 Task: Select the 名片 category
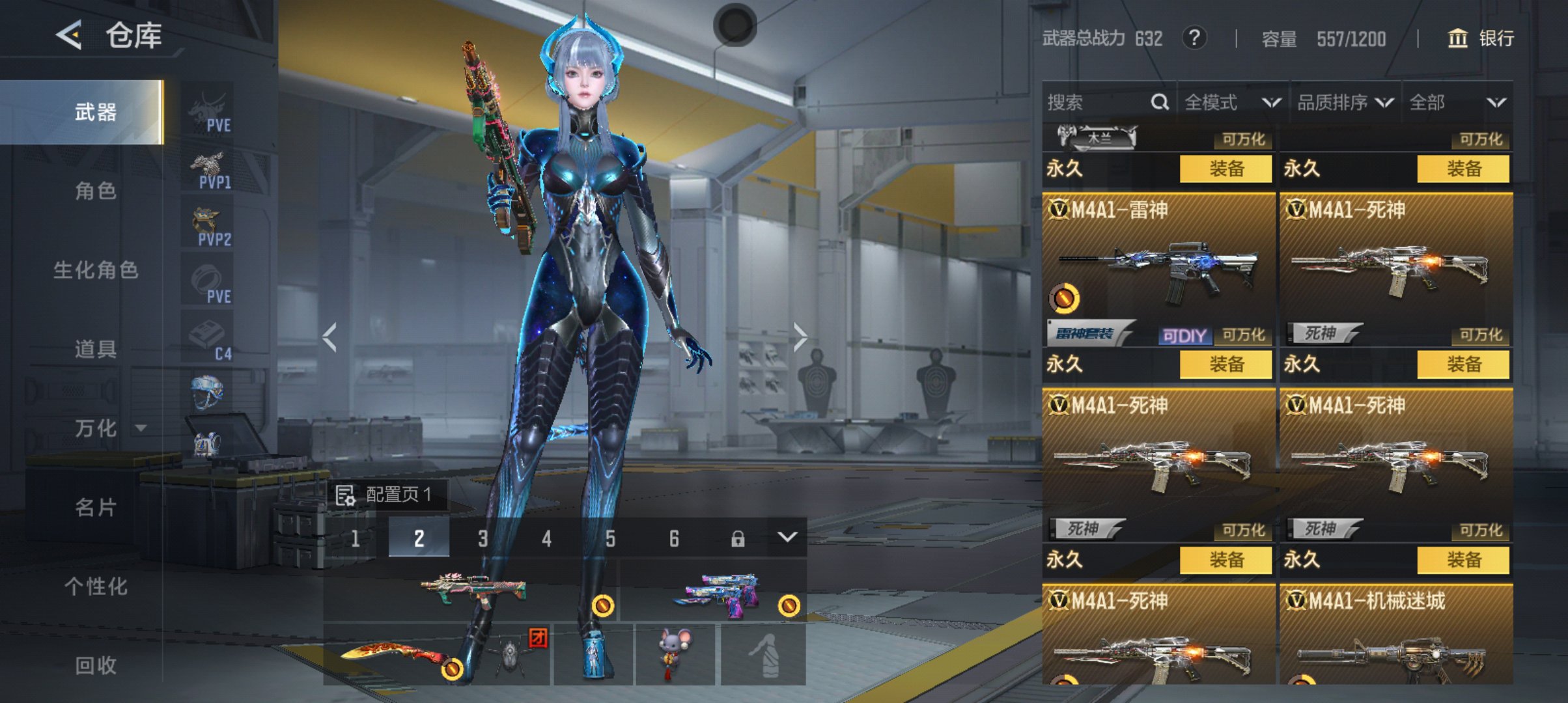[x=95, y=507]
